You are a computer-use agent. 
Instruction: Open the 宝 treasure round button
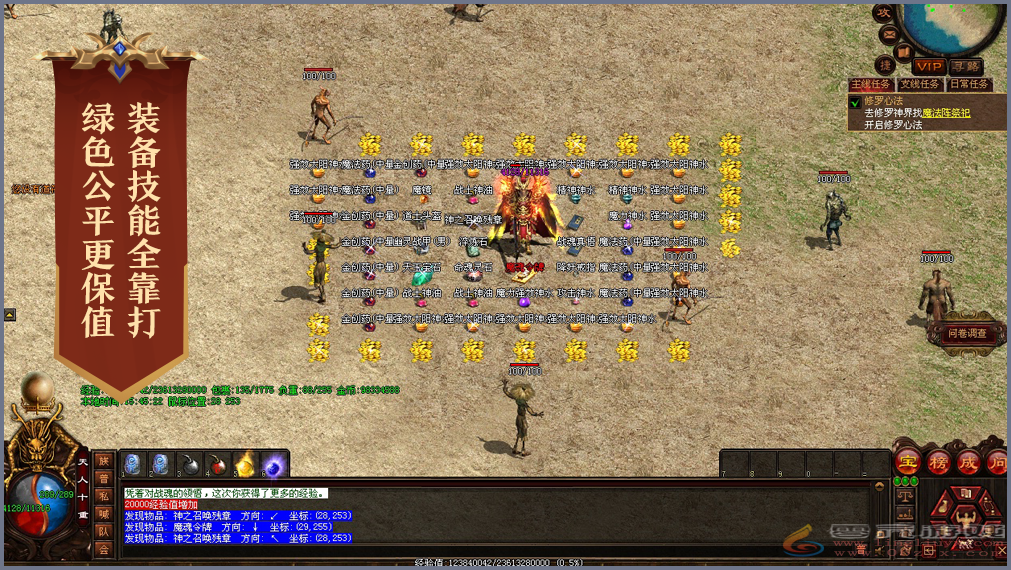tap(907, 462)
